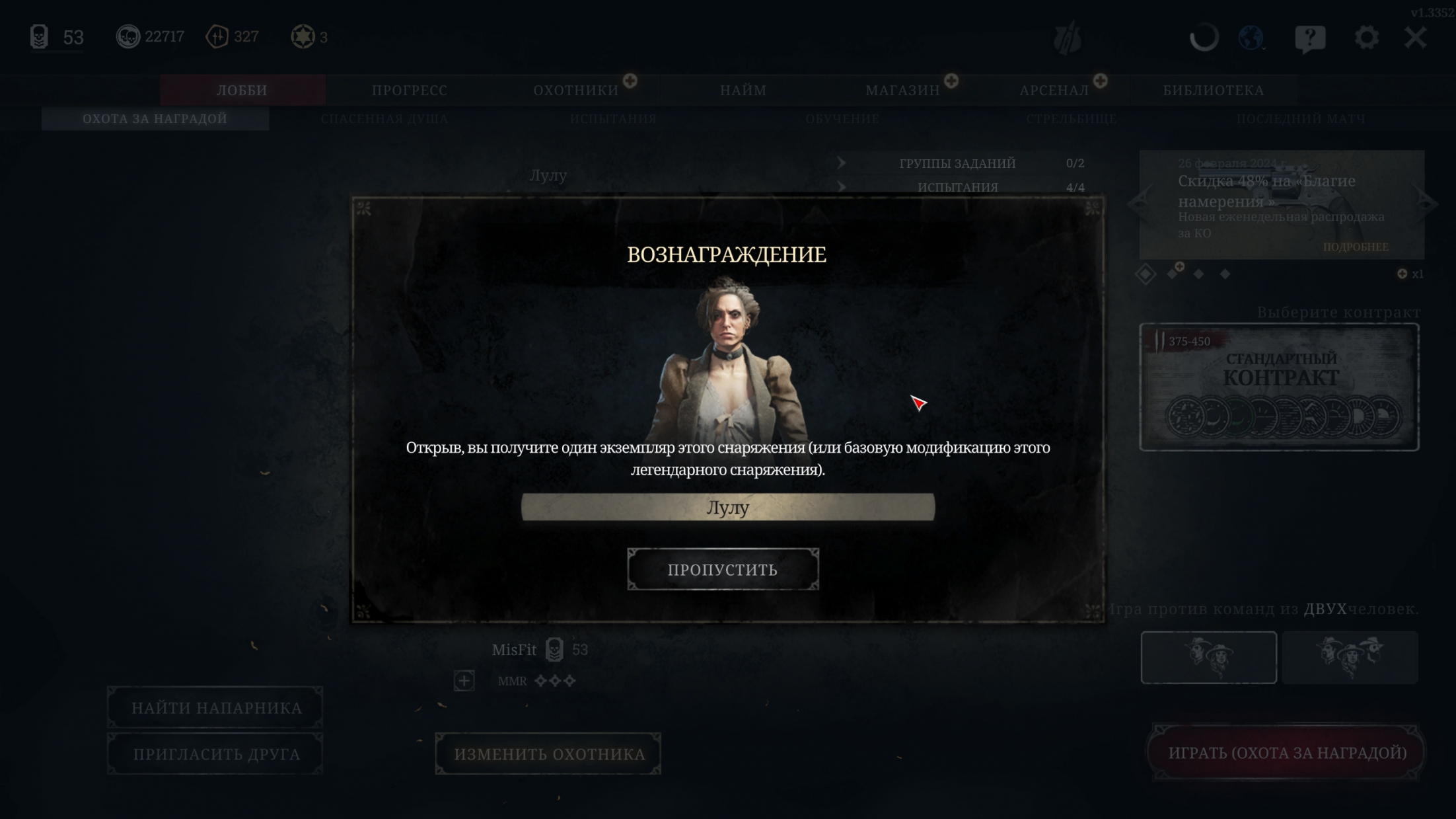
Task: Open the help question-mark icon
Action: click(x=1310, y=38)
